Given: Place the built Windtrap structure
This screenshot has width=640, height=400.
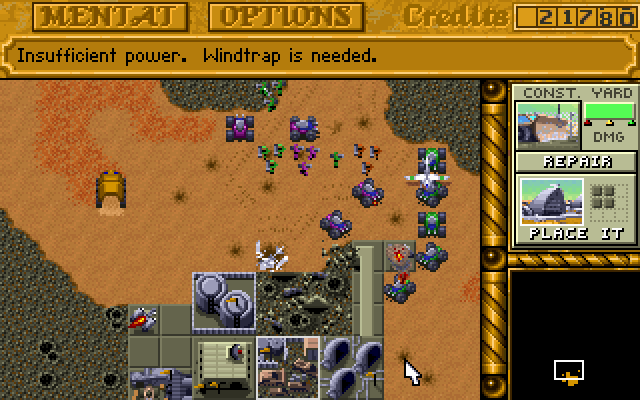Looking at the screenshot, I should click(576, 208).
